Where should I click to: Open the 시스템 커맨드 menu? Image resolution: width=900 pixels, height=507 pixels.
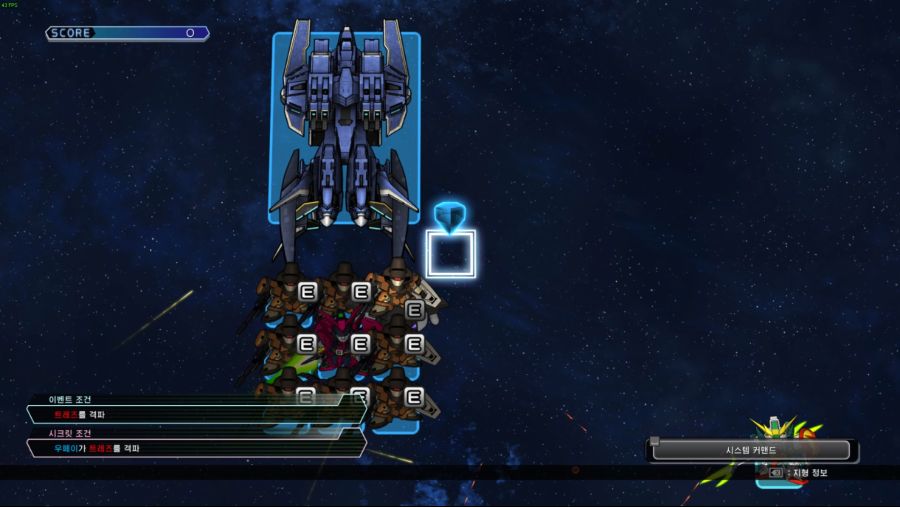tap(751, 451)
